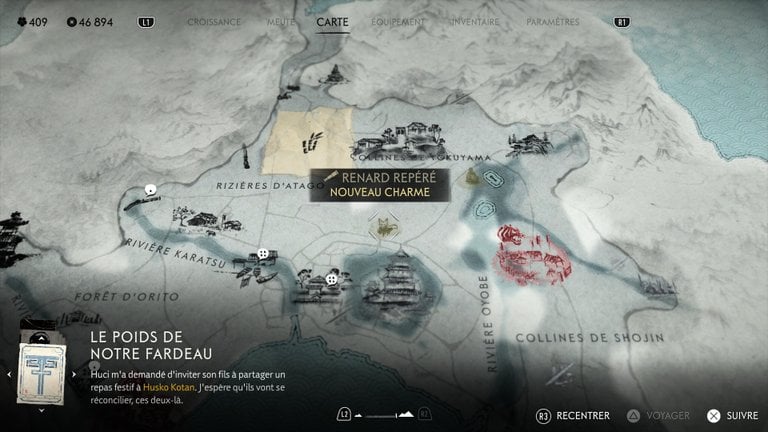Image resolution: width=768 pixels, height=432 pixels.
Task: Switch to the Paramètres tab
Action: tap(552, 21)
